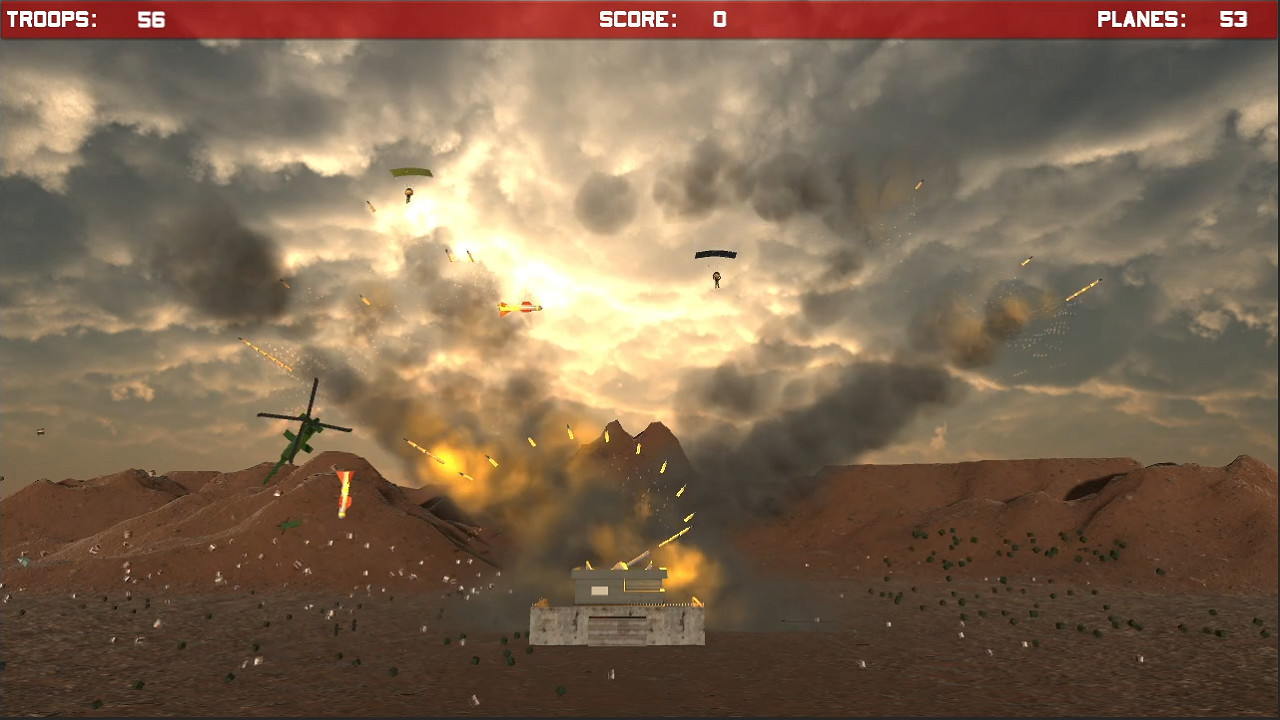Viewport: 1280px width, 720px height.
Task: Click the red HUD bar at the top
Action: tap(400, 16)
